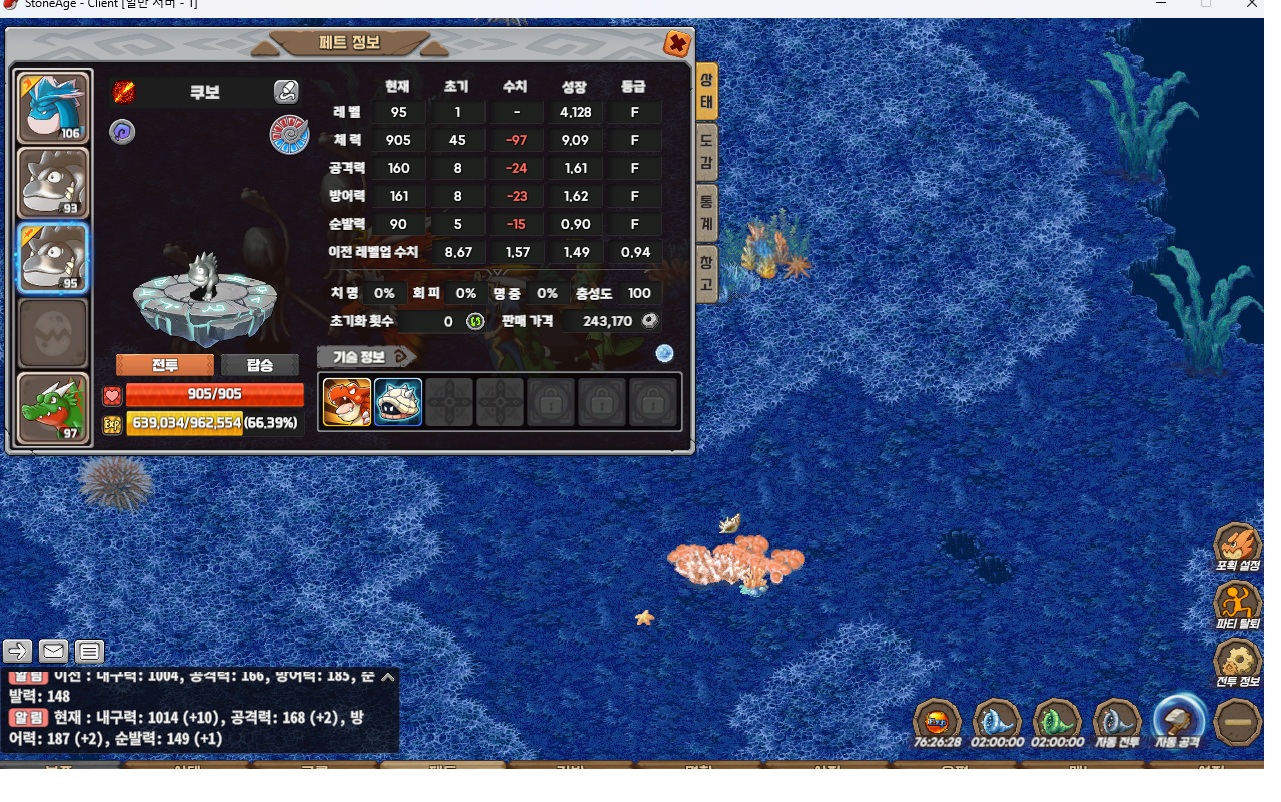Leave party with 파티 탈퇴 button

(x=1237, y=606)
